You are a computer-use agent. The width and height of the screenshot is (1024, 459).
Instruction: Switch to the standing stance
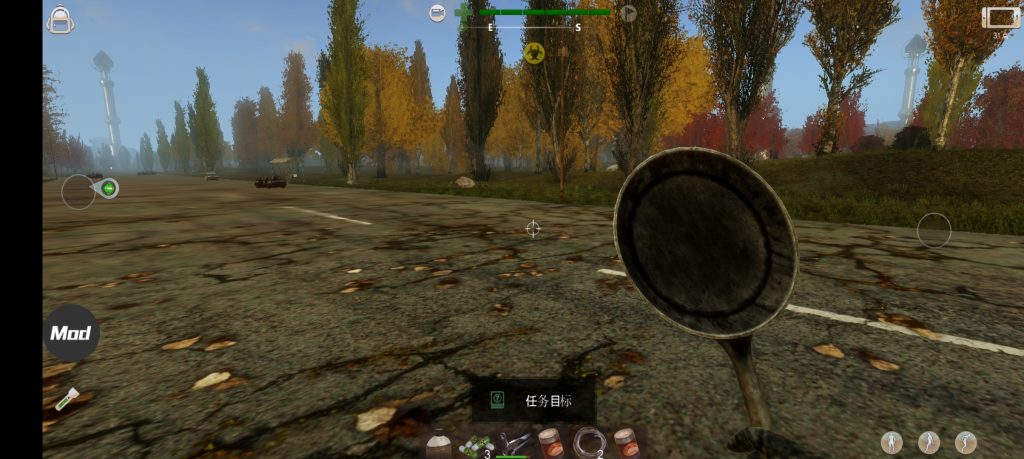[891, 442]
